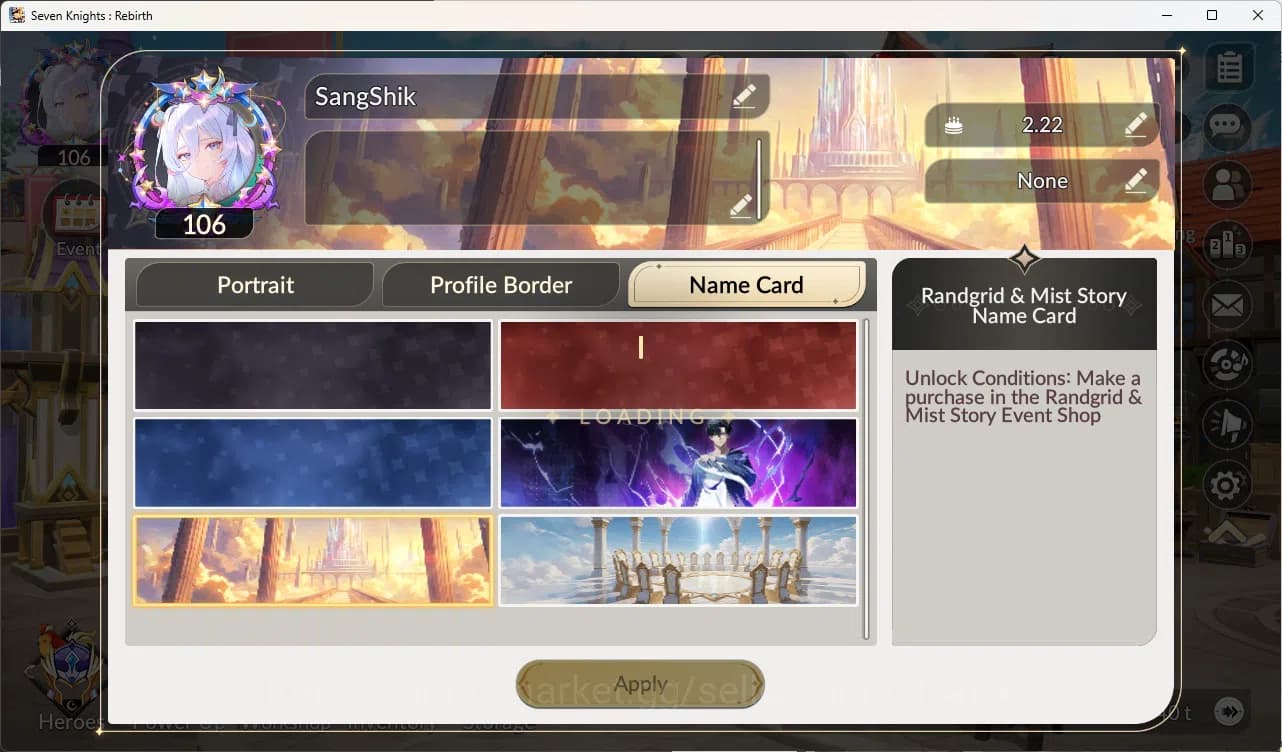This screenshot has width=1282, height=752.
Task: Open the friends list icon
Action: (1228, 185)
